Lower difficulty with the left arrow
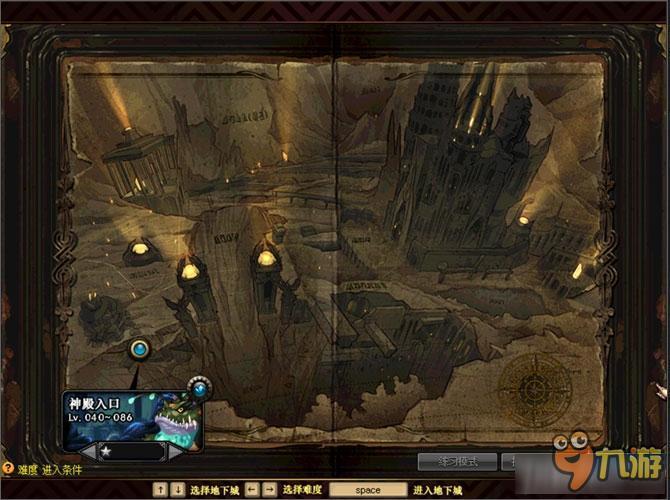This screenshot has width=670, height=500. [x=89, y=452]
